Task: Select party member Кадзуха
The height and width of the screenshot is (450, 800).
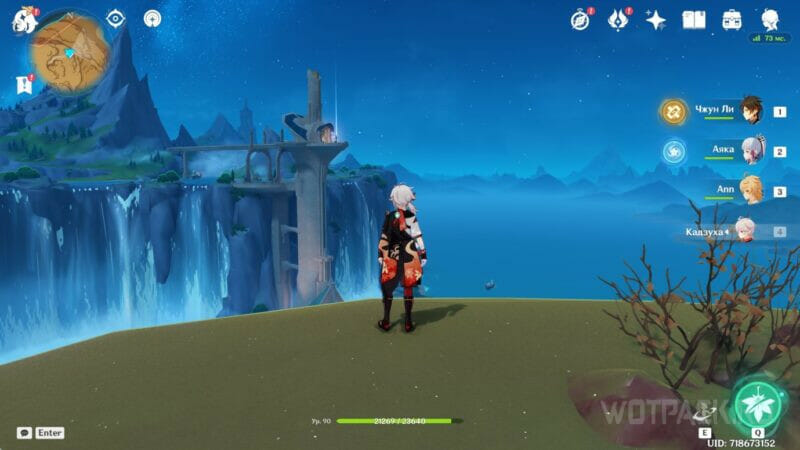Action: click(x=746, y=231)
